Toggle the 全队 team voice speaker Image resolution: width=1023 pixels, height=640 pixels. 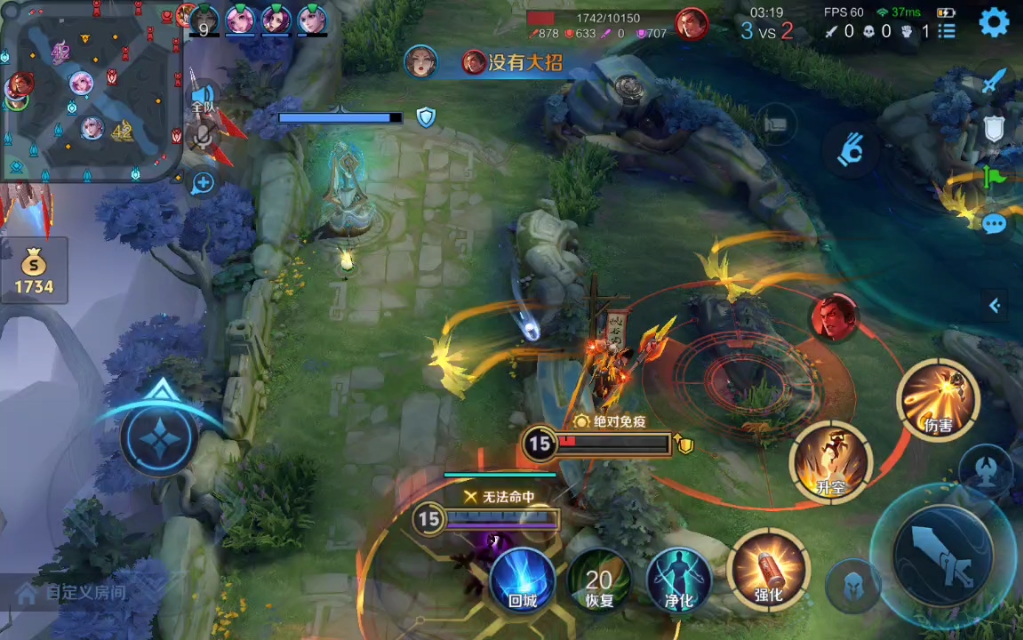pyautogui.click(x=204, y=98)
